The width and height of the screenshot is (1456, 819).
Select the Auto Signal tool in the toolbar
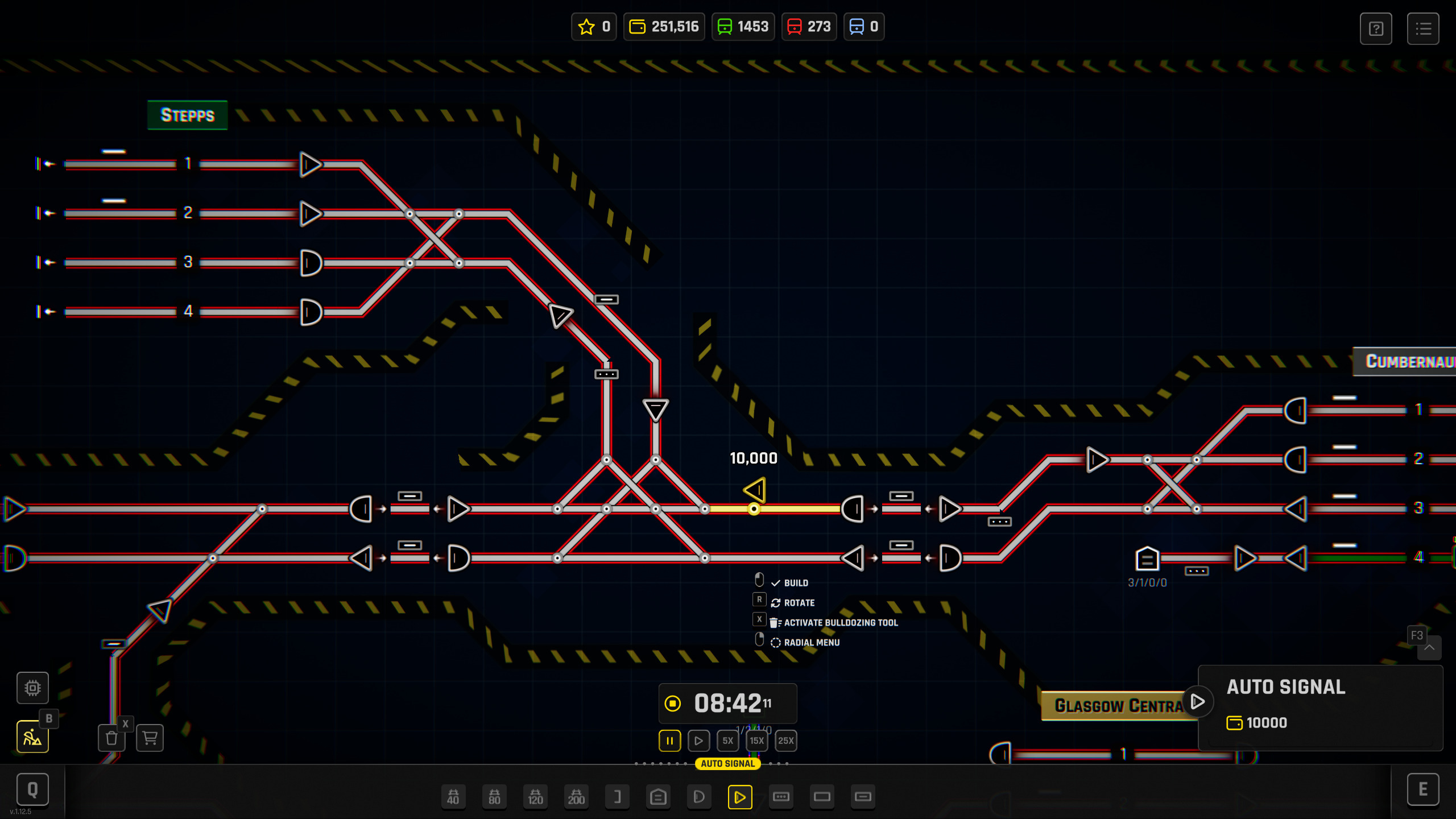739,797
